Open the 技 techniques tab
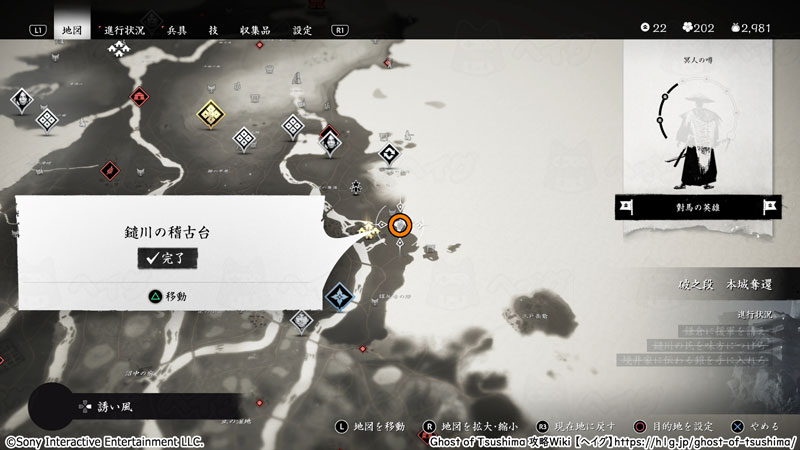Image resolution: width=800 pixels, height=450 pixels. [213, 30]
